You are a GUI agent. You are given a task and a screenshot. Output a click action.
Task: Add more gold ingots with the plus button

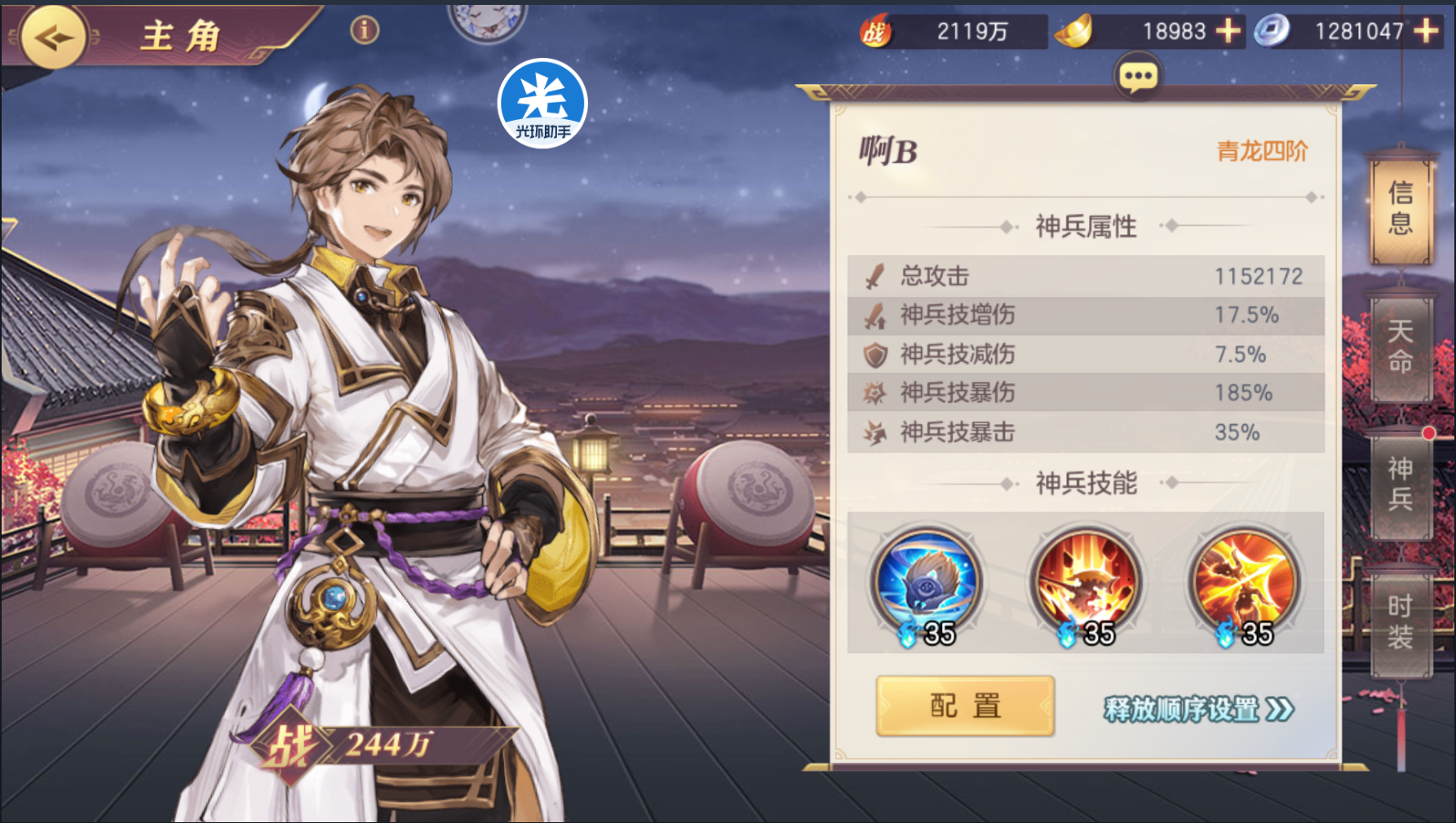pos(1228,31)
